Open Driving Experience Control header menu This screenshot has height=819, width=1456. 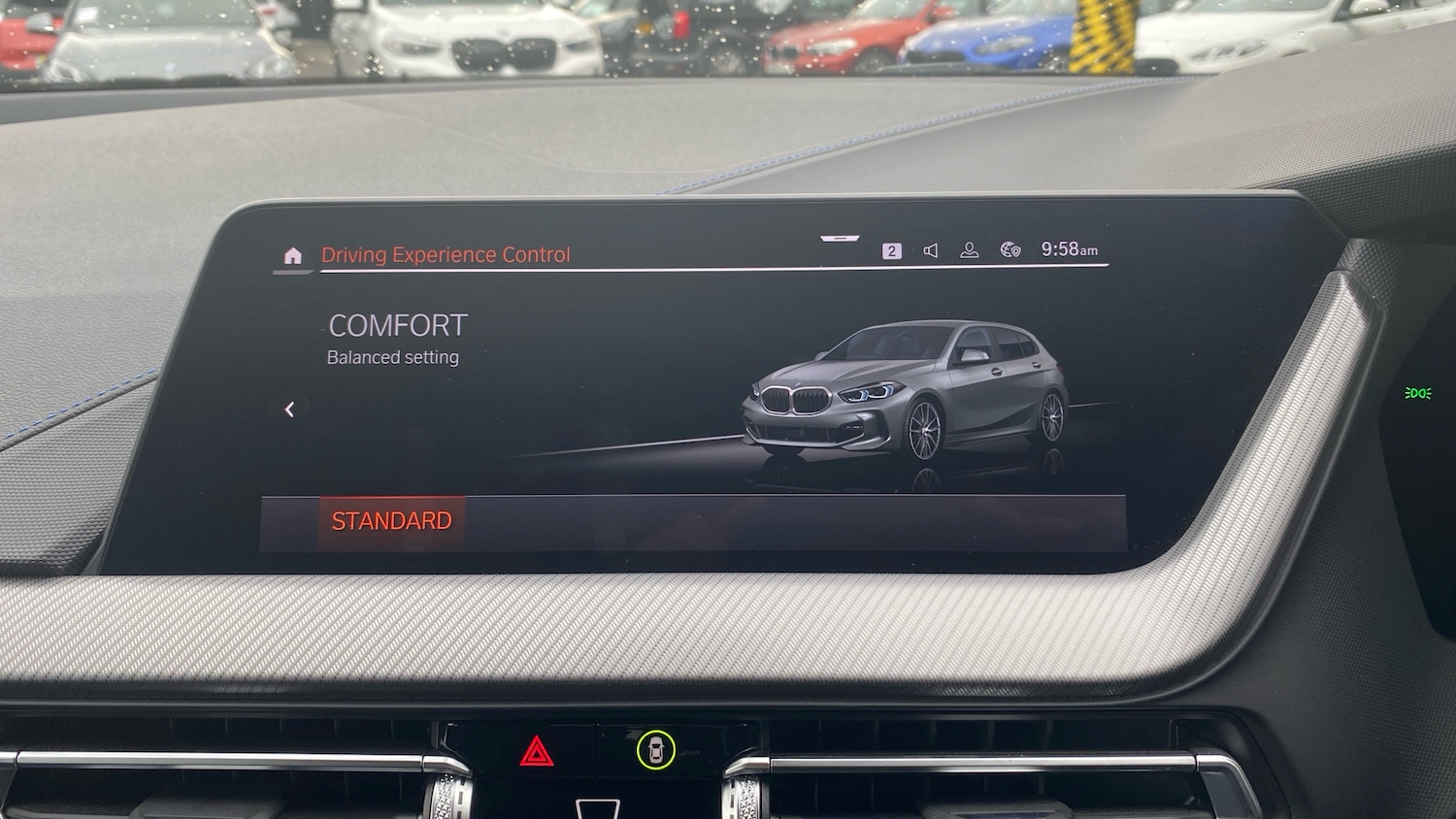point(446,254)
